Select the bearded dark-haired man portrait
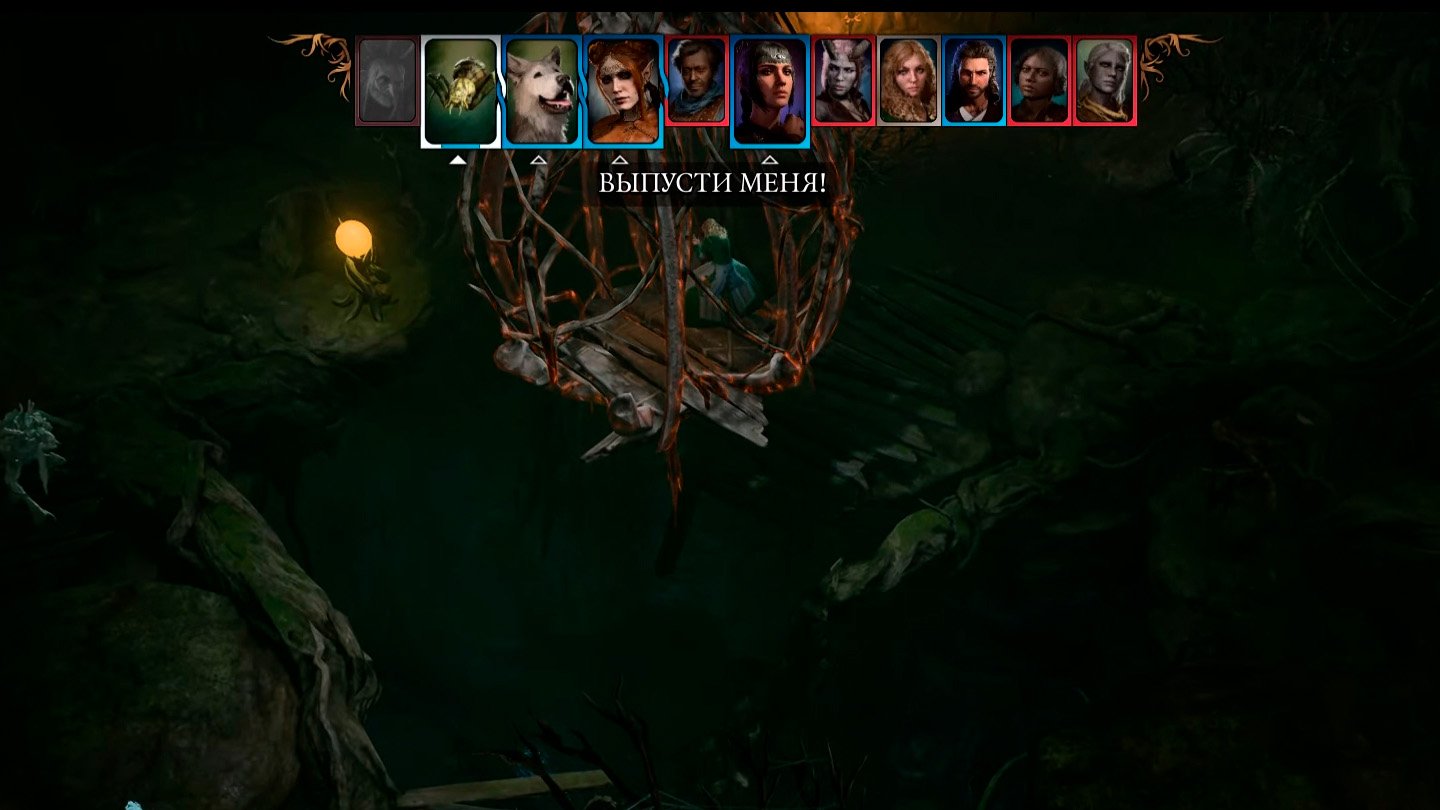The width and height of the screenshot is (1440, 810). coord(973,81)
